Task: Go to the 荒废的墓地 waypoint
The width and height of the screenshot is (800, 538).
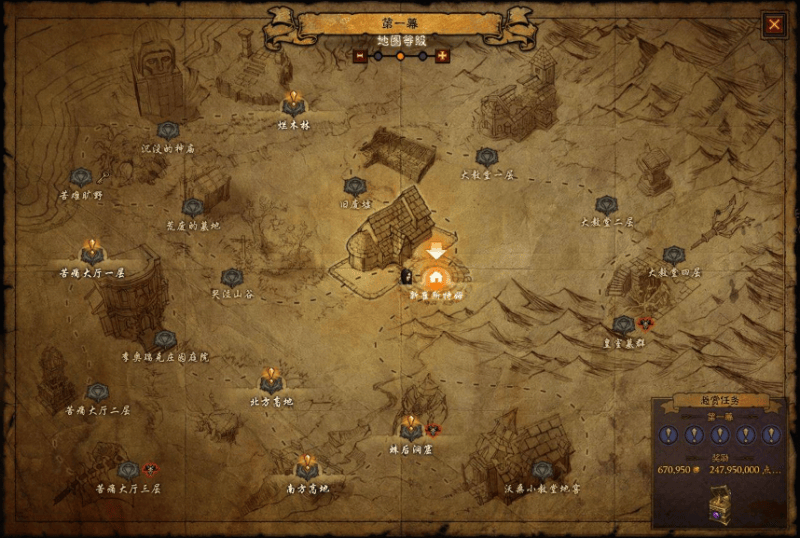Action: [193, 208]
